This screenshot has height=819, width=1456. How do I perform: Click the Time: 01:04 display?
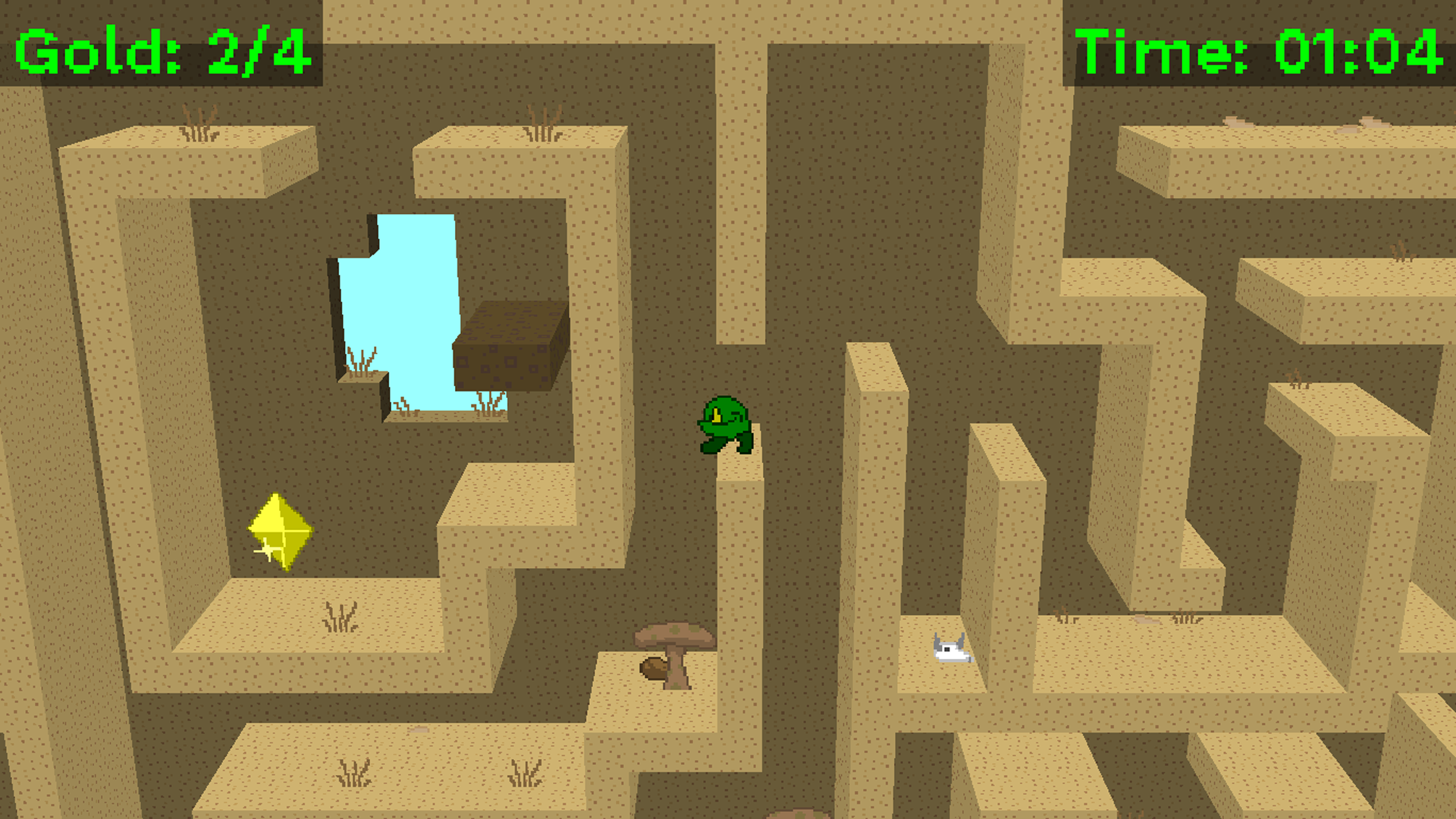tap(1259, 49)
